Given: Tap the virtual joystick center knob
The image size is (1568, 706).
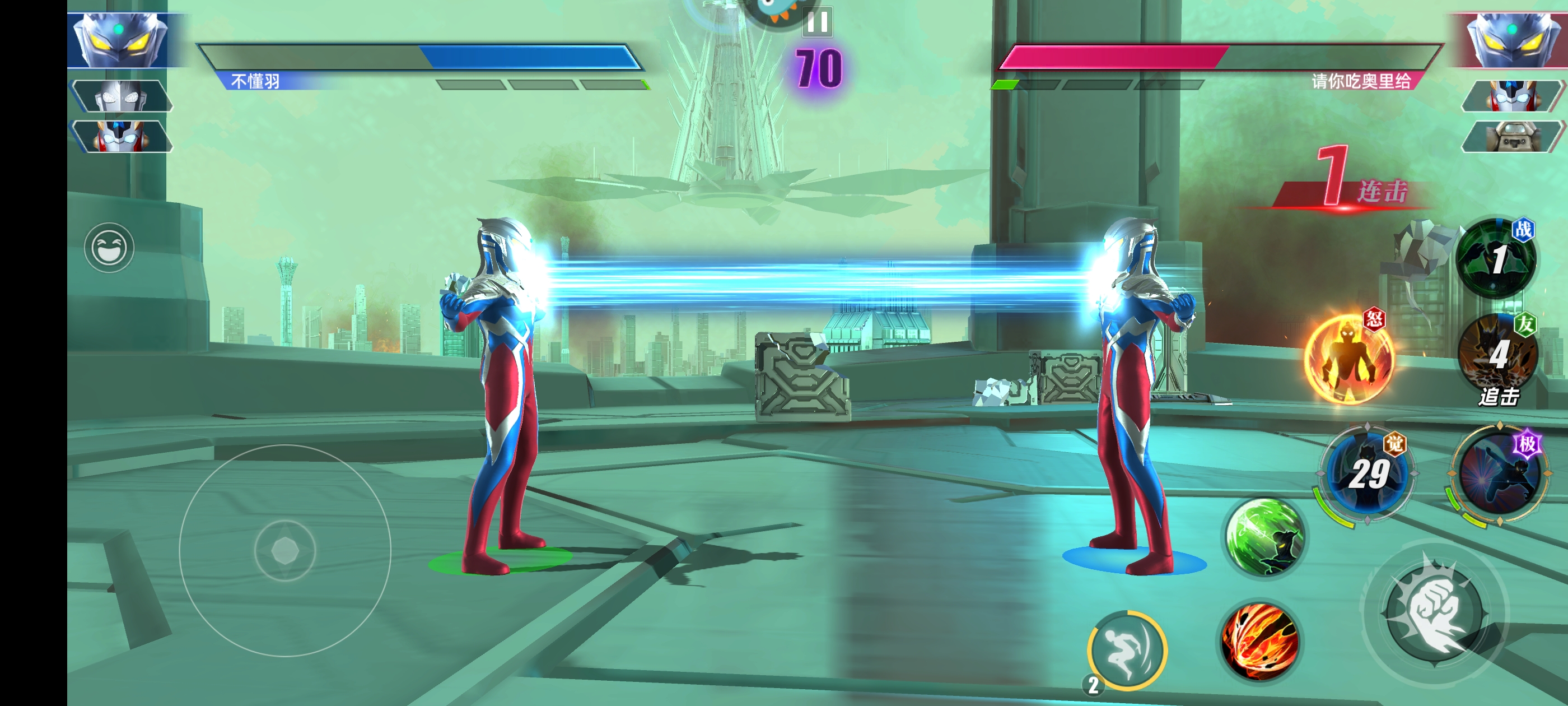Looking at the screenshot, I should [x=285, y=551].
